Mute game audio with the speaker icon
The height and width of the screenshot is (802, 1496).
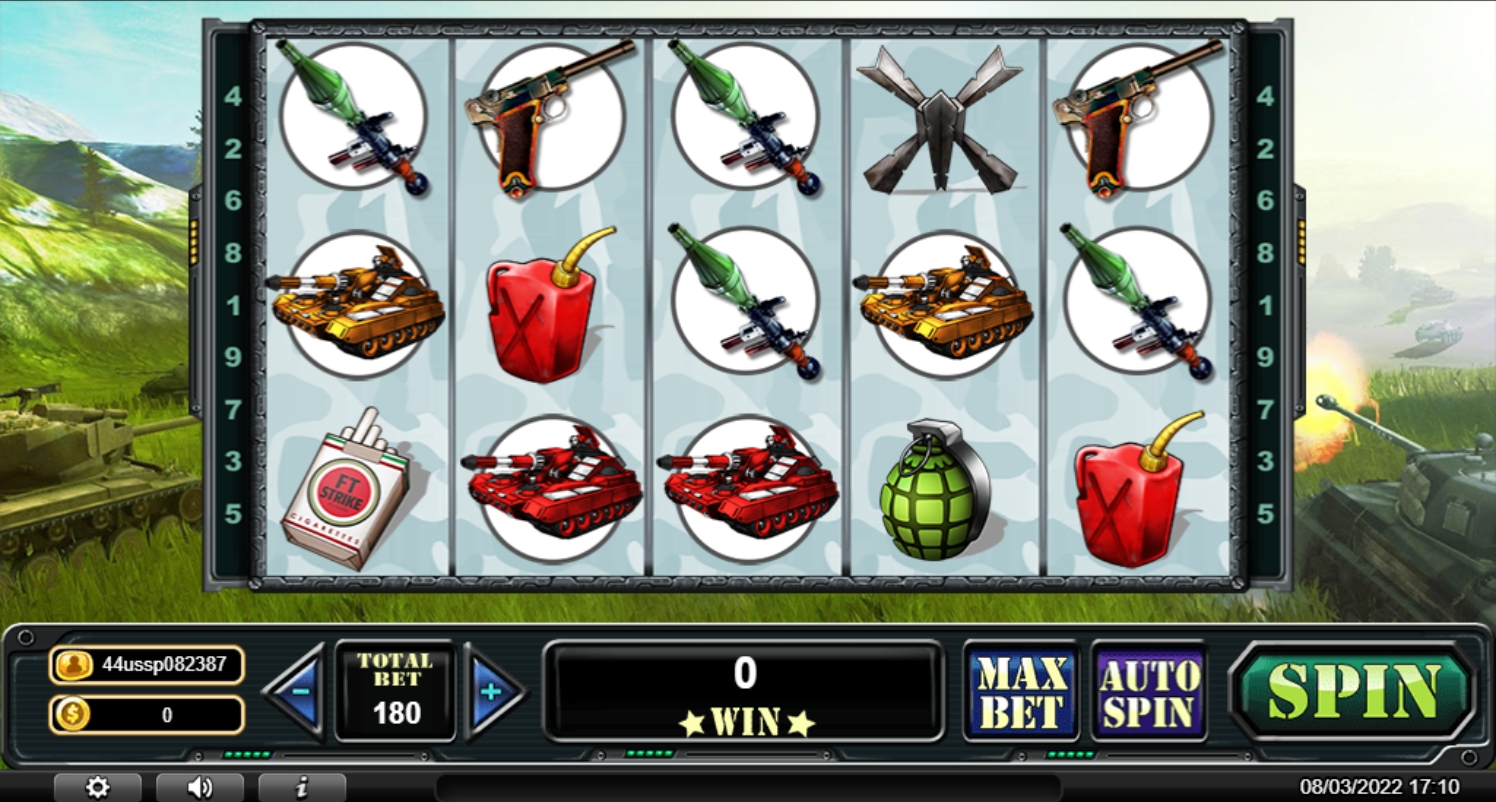coord(199,787)
